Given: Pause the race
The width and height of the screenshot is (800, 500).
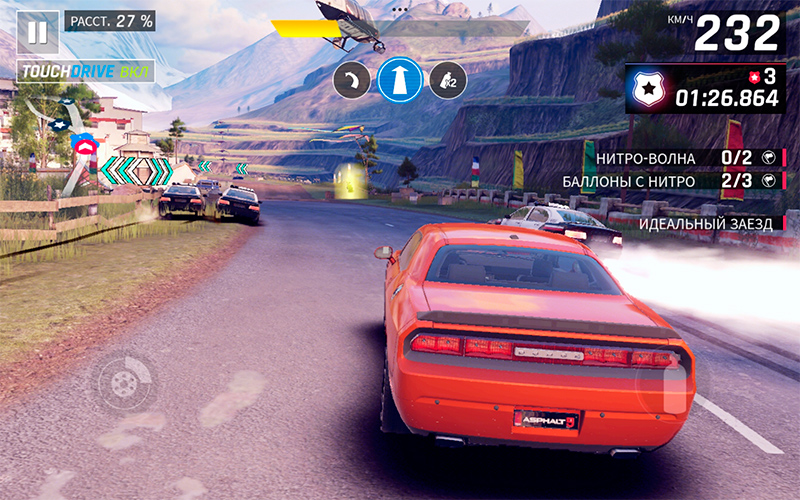Looking at the screenshot, I should pyautogui.click(x=37, y=32).
